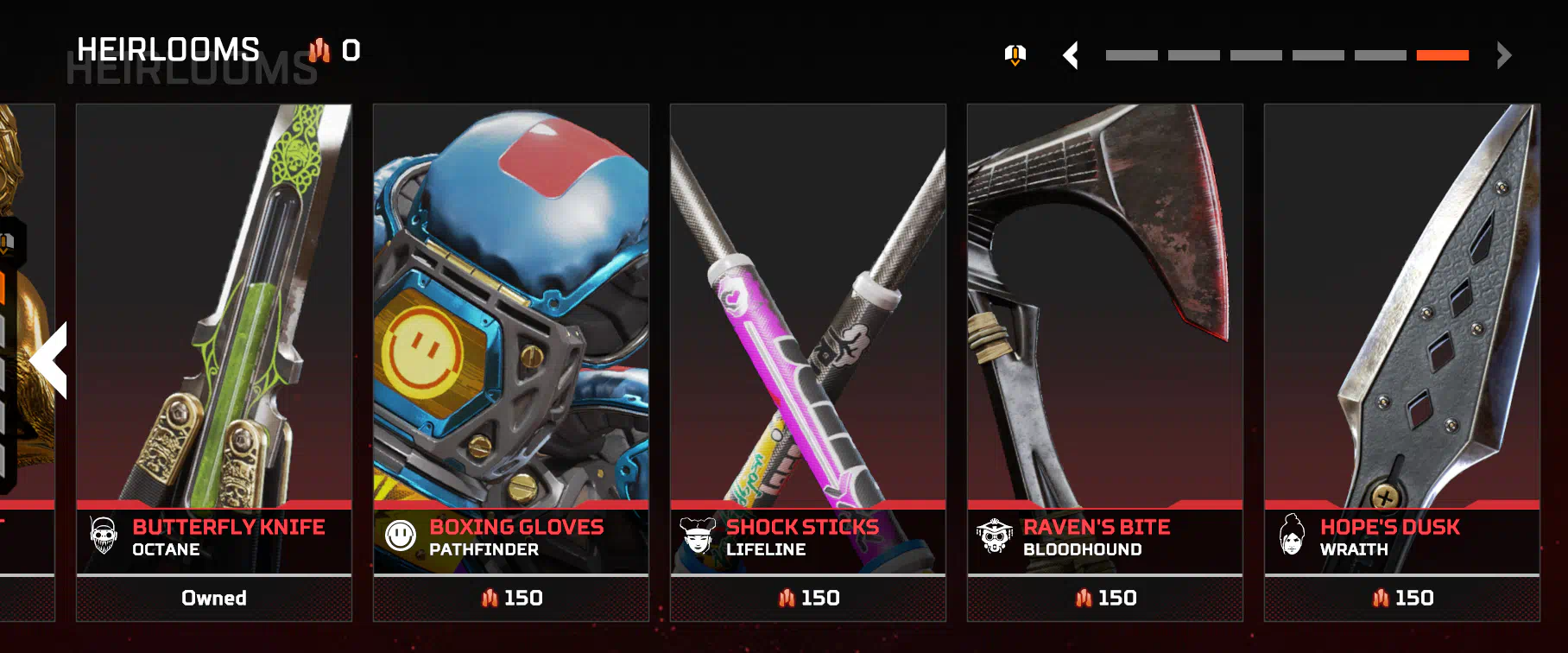
Task: Go to the first page indicator bar
Action: 1131,55
